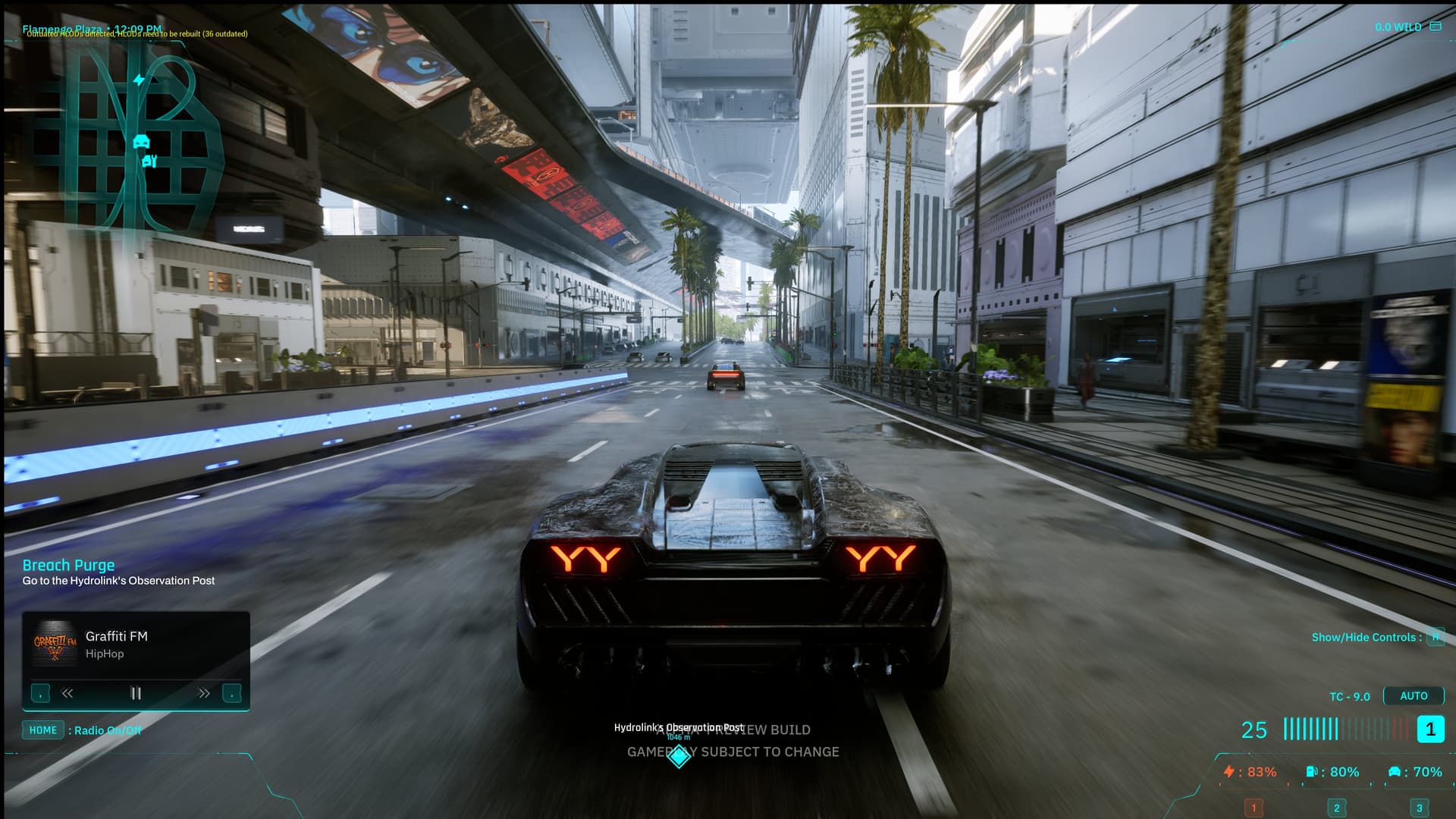Toggle the radio on or off via HOME

coord(43,730)
